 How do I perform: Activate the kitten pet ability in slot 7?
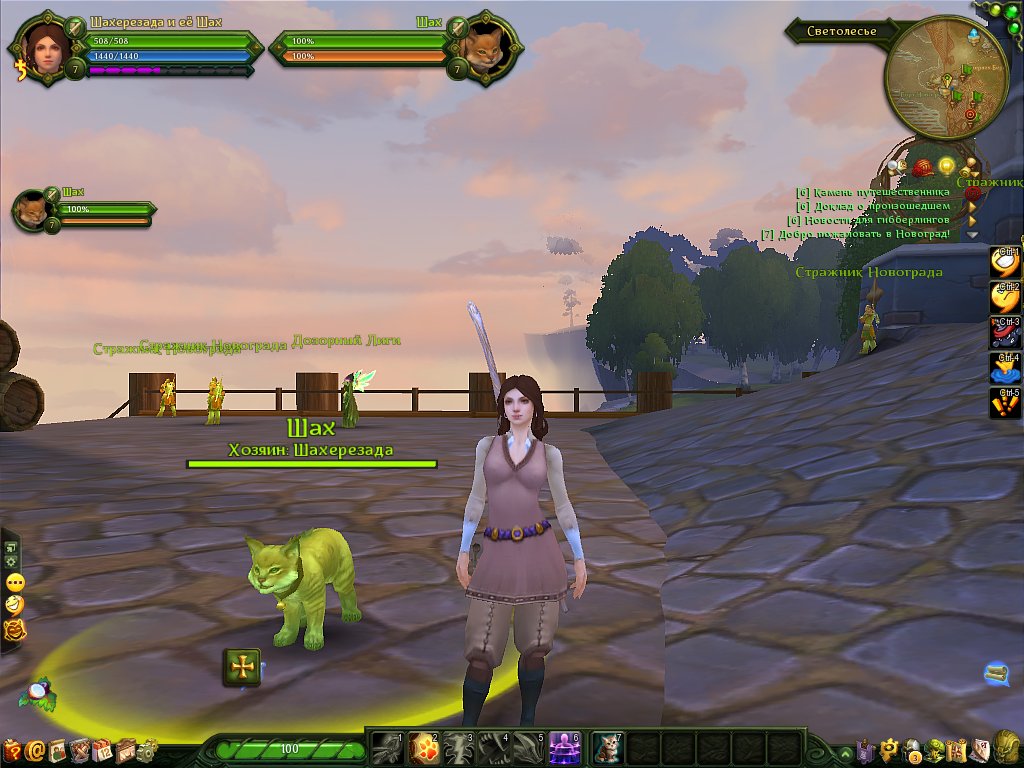pos(607,747)
